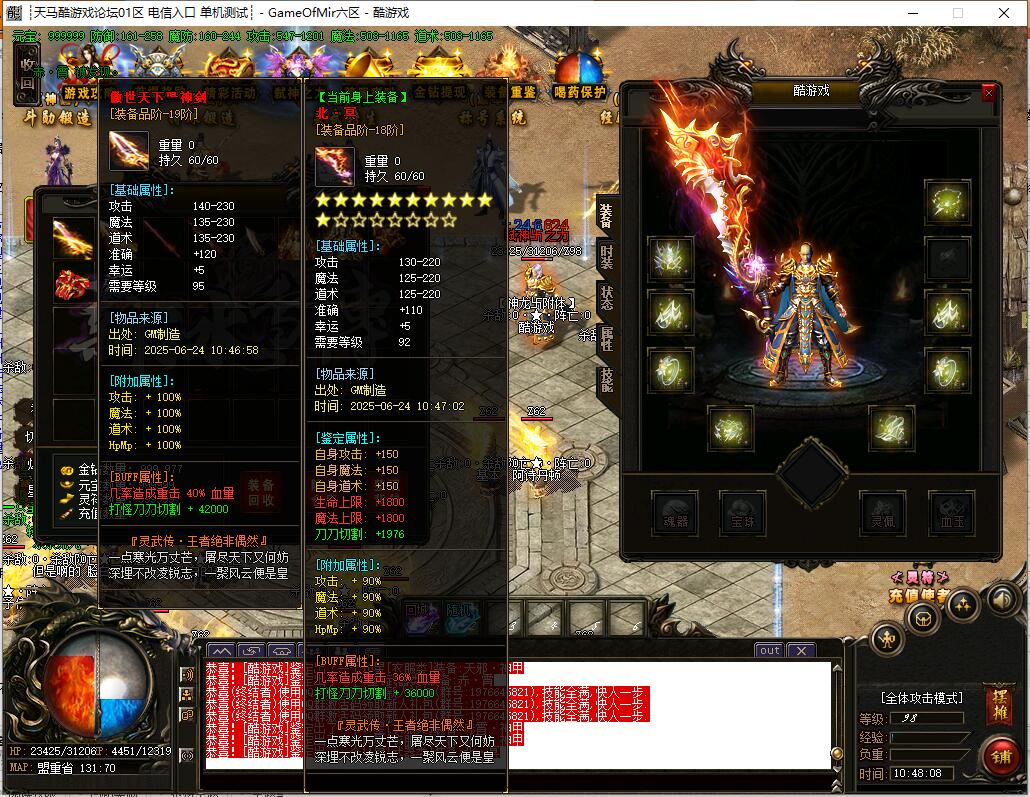The image size is (1030, 797).
Task: Select the 属性 attributes tab
Action: 606,339
